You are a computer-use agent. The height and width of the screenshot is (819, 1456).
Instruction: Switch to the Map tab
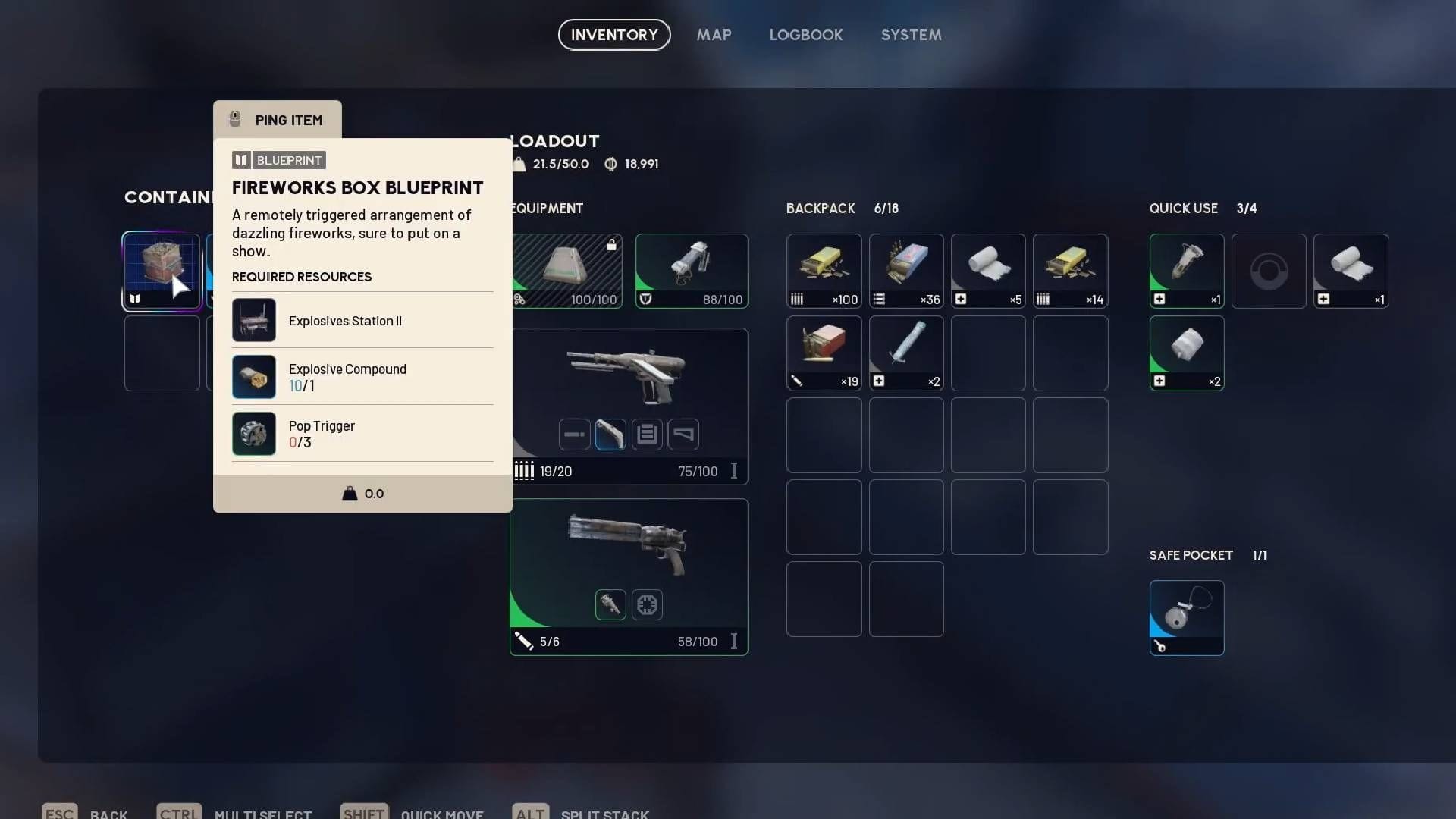click(x=713, y=35)
